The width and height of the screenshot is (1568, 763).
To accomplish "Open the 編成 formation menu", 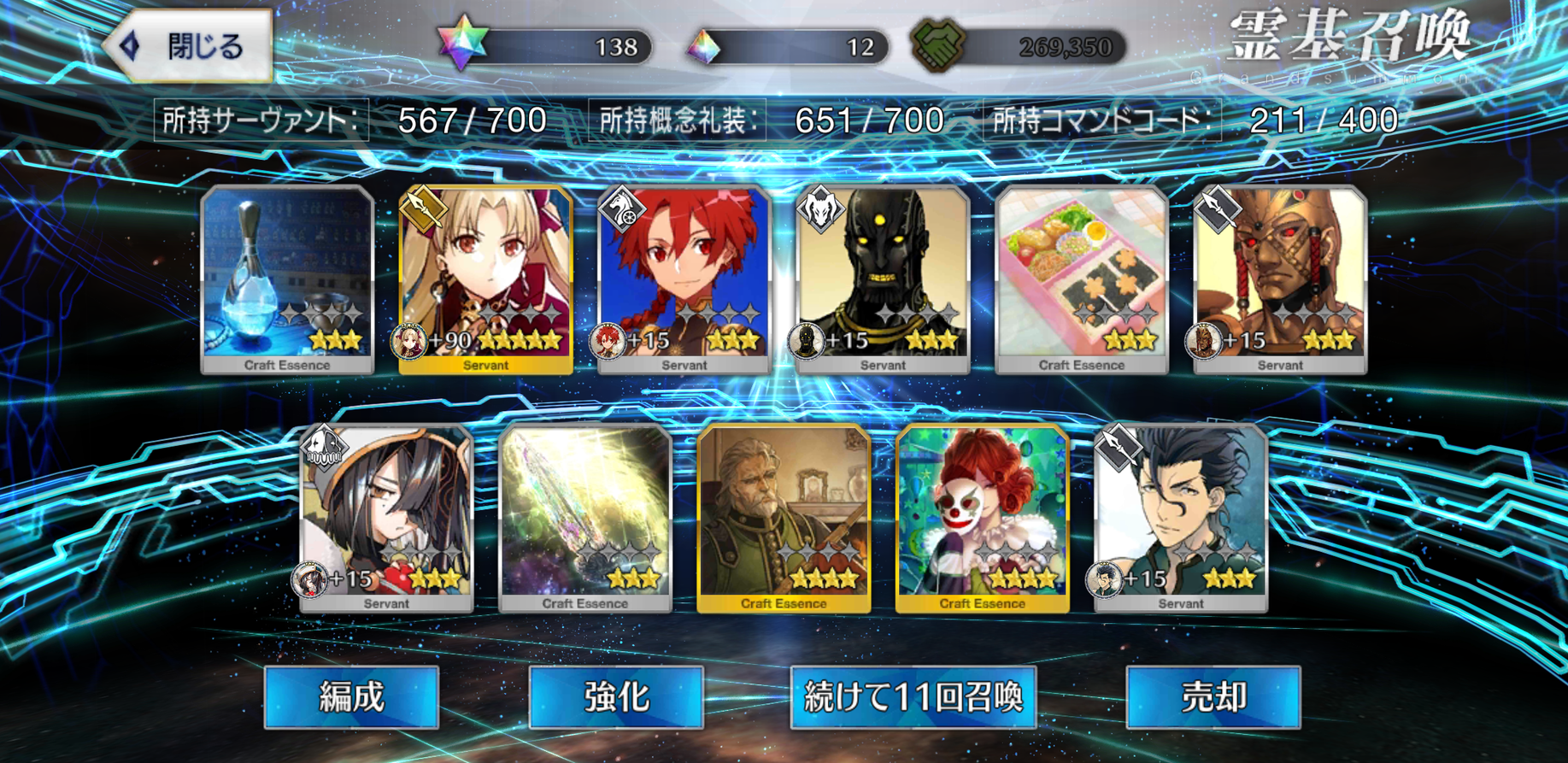I will [x=351, y=697].
